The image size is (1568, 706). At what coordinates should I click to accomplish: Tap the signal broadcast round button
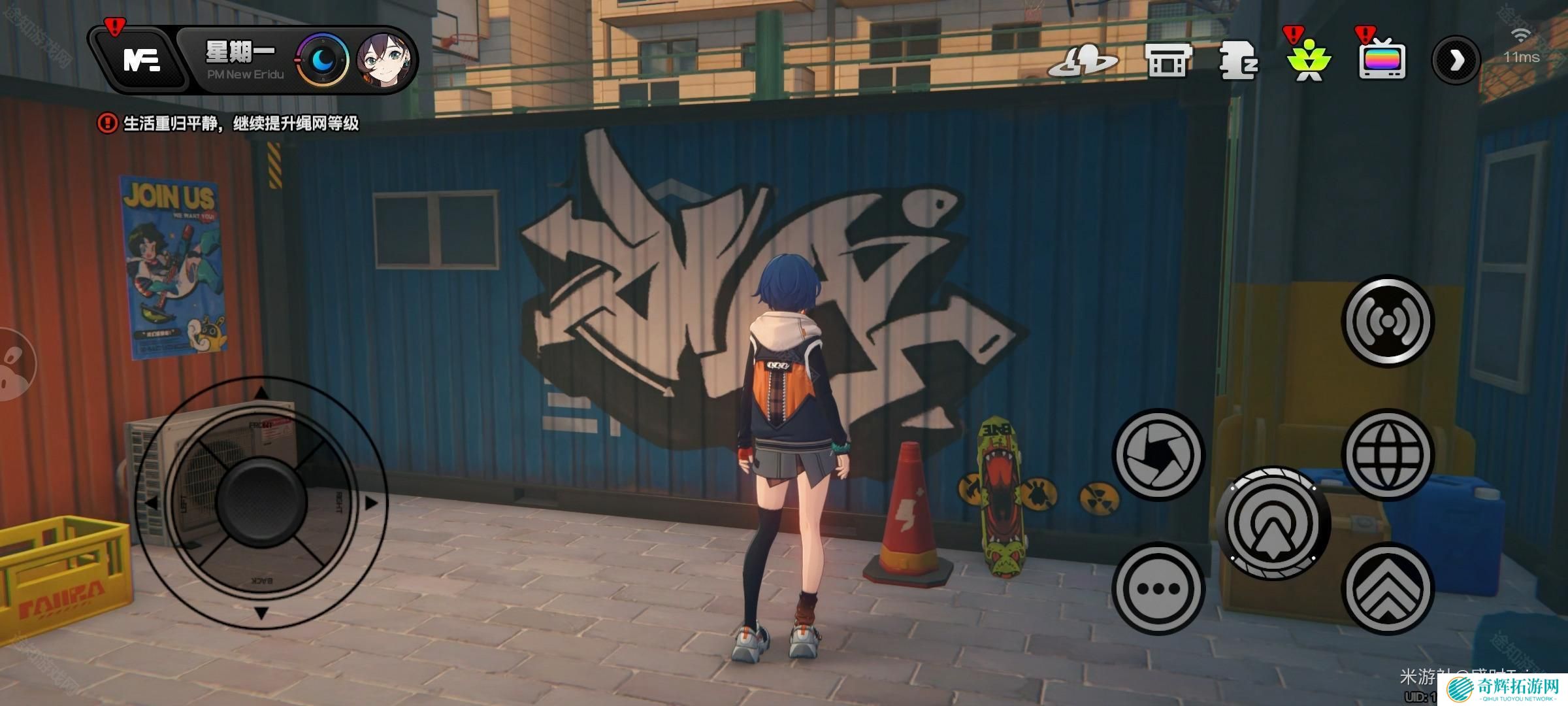1388,321
